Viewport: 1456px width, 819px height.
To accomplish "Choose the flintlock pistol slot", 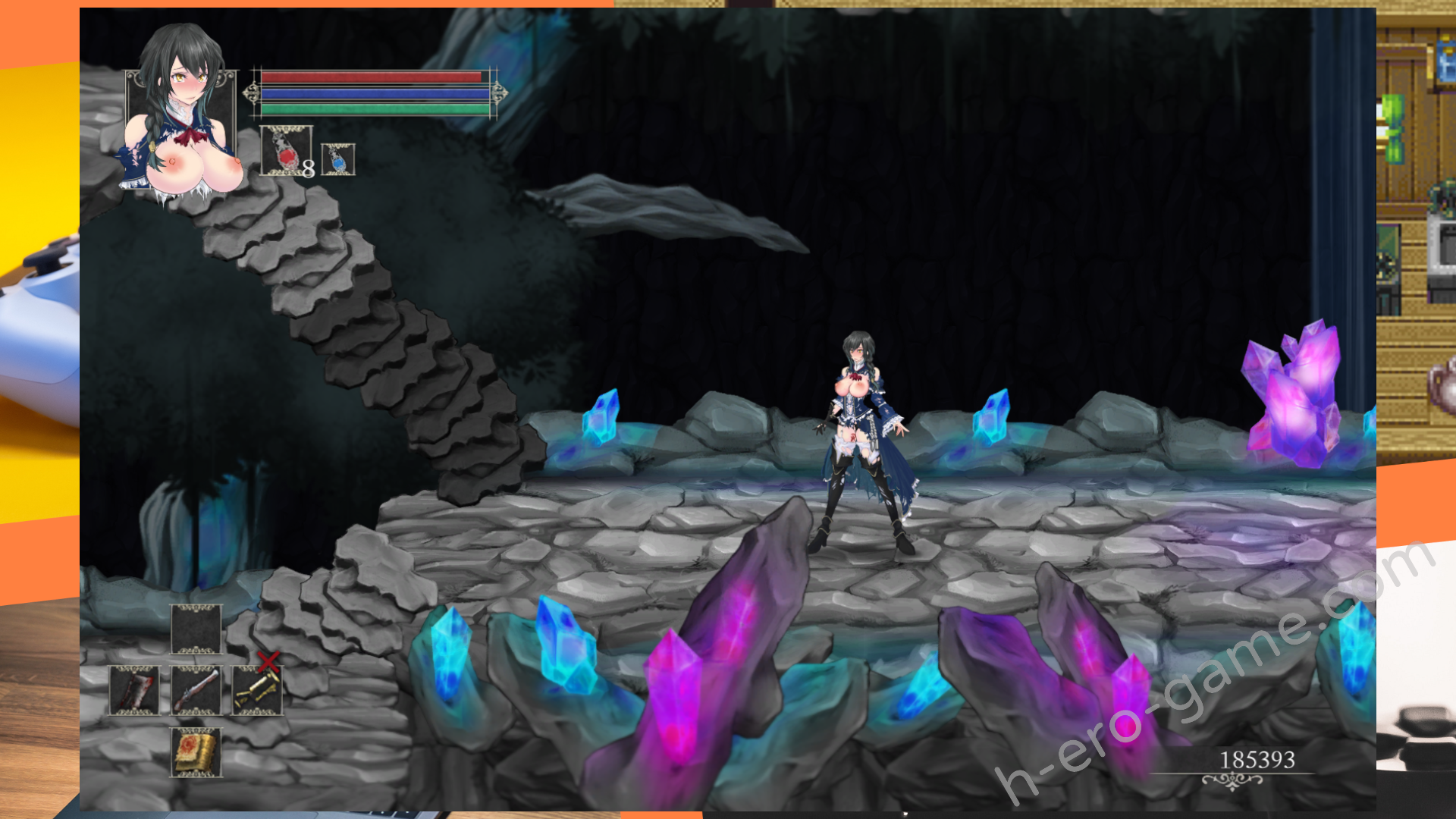I will (196, 691).
